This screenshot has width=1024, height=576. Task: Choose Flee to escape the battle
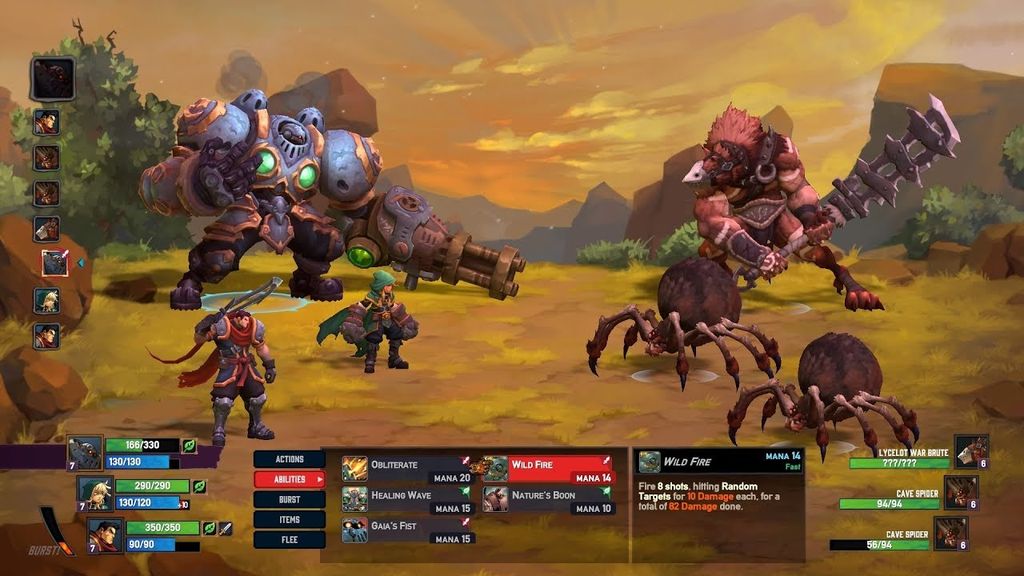[x=289, y=539]
